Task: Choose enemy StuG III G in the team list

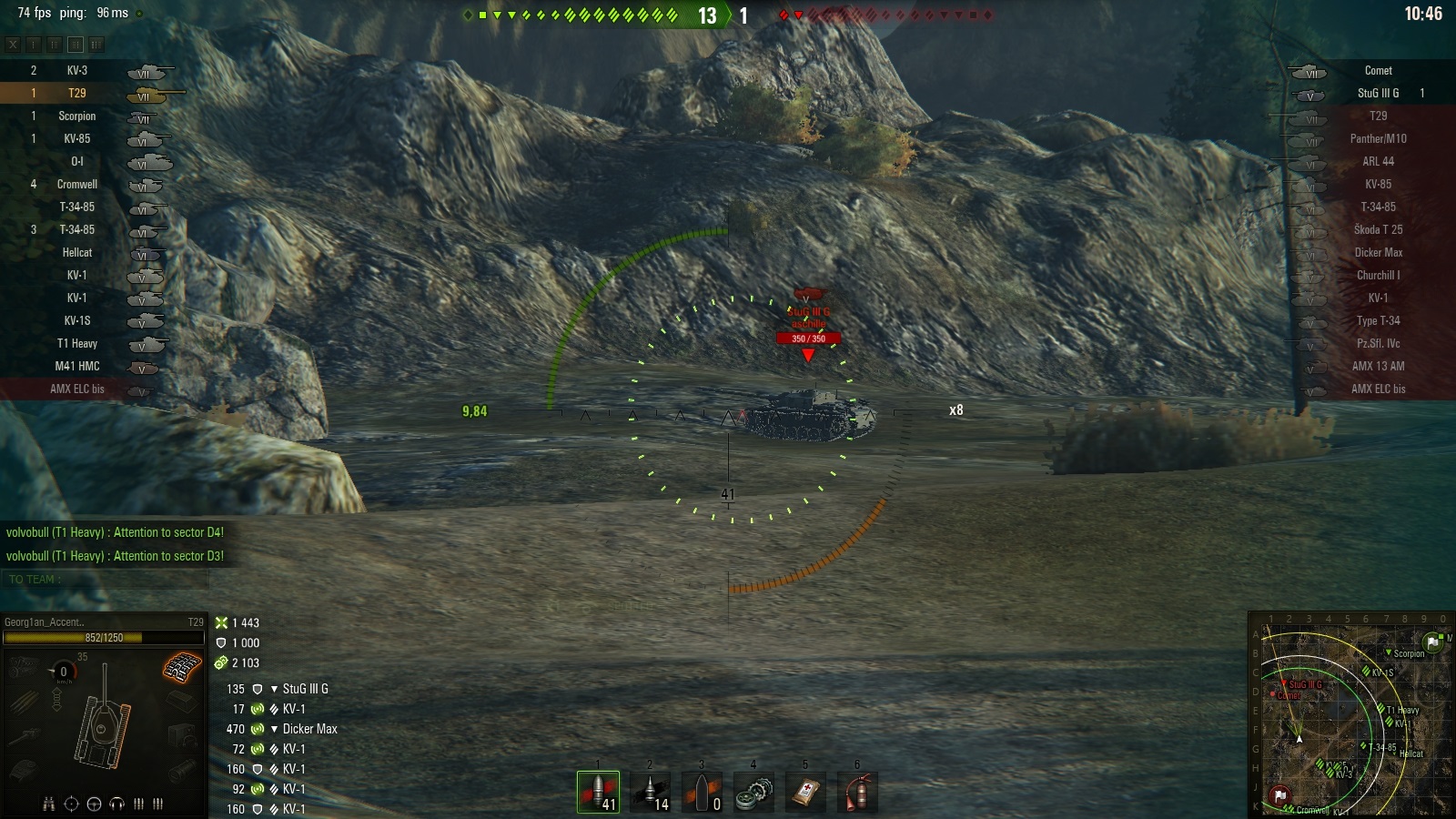Action: coord(1378,93)
